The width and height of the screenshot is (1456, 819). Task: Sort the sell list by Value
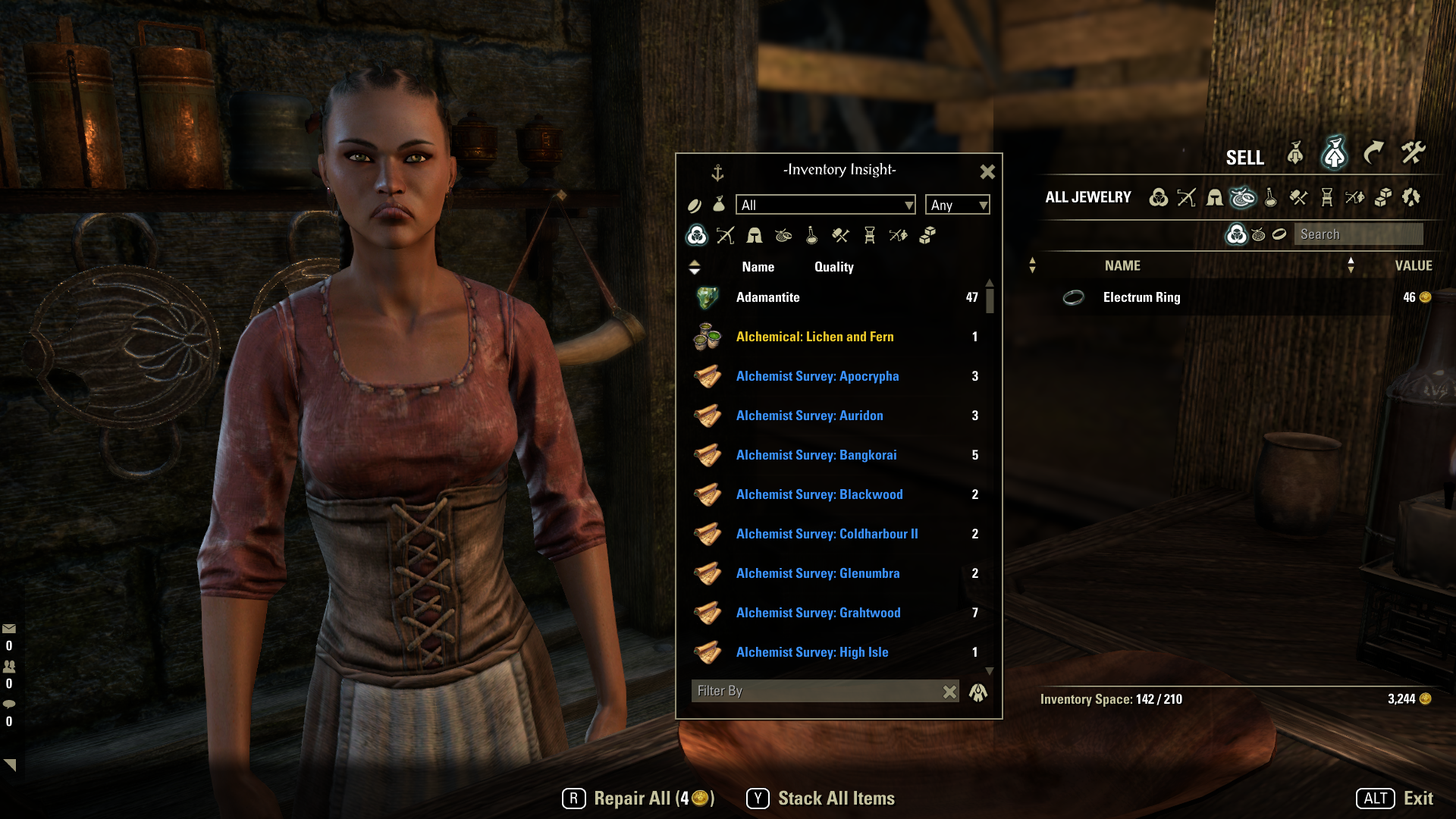1413,265
